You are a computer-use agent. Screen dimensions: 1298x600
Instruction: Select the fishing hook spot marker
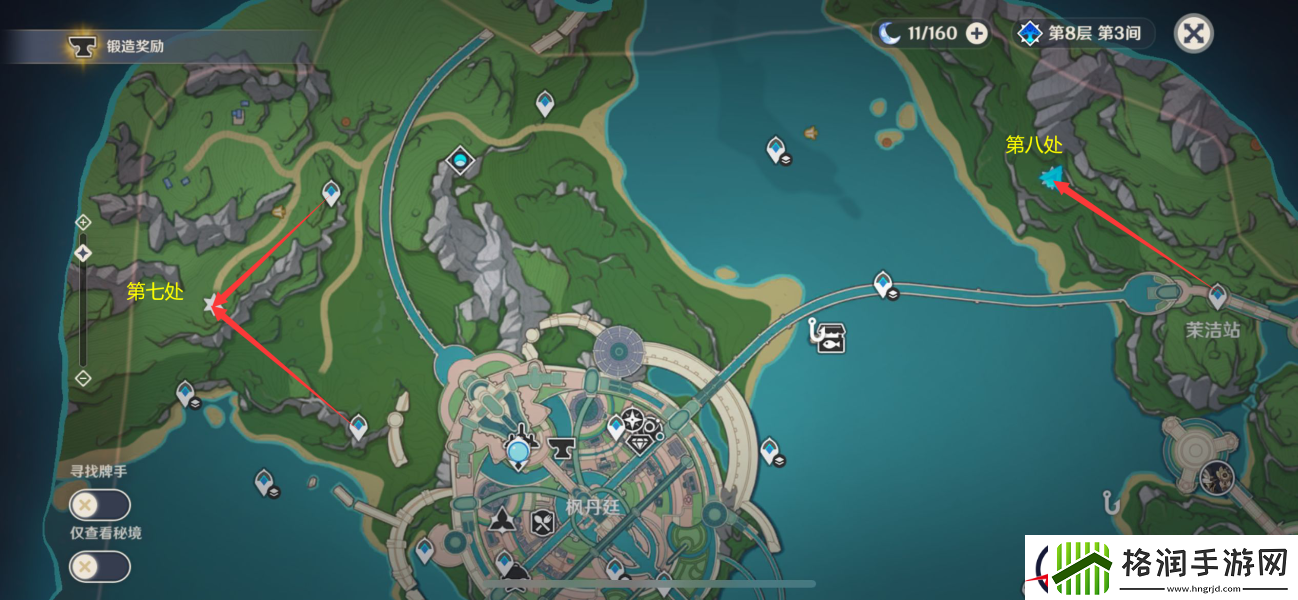point(1108,502)
